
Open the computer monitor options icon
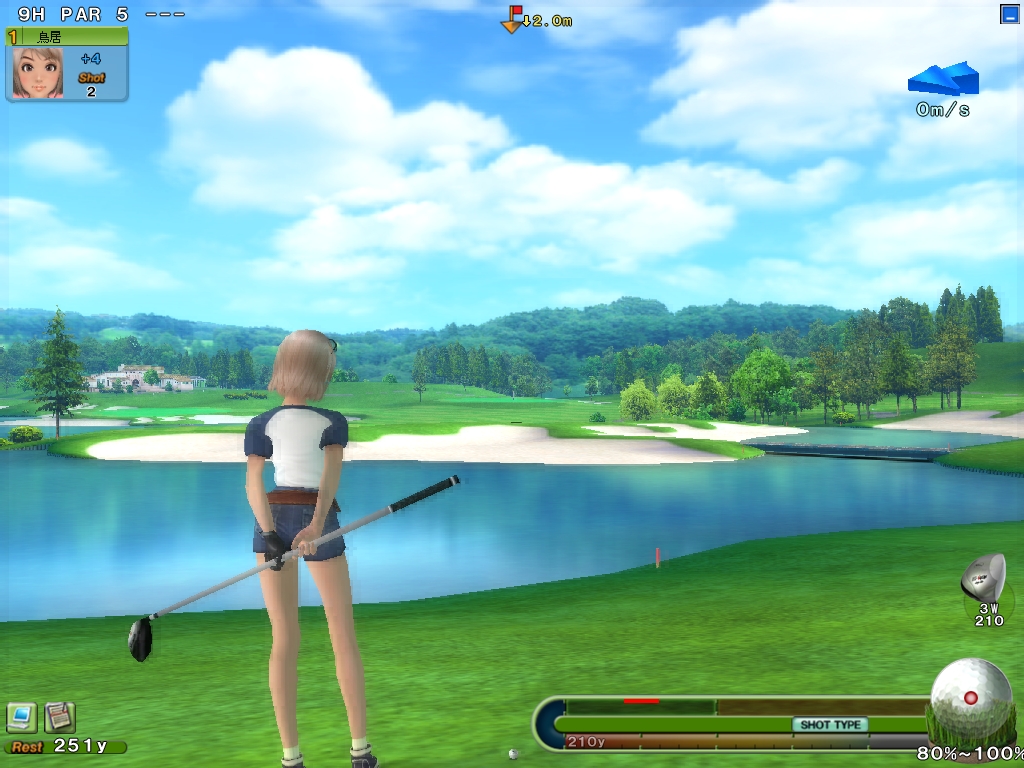22,716
